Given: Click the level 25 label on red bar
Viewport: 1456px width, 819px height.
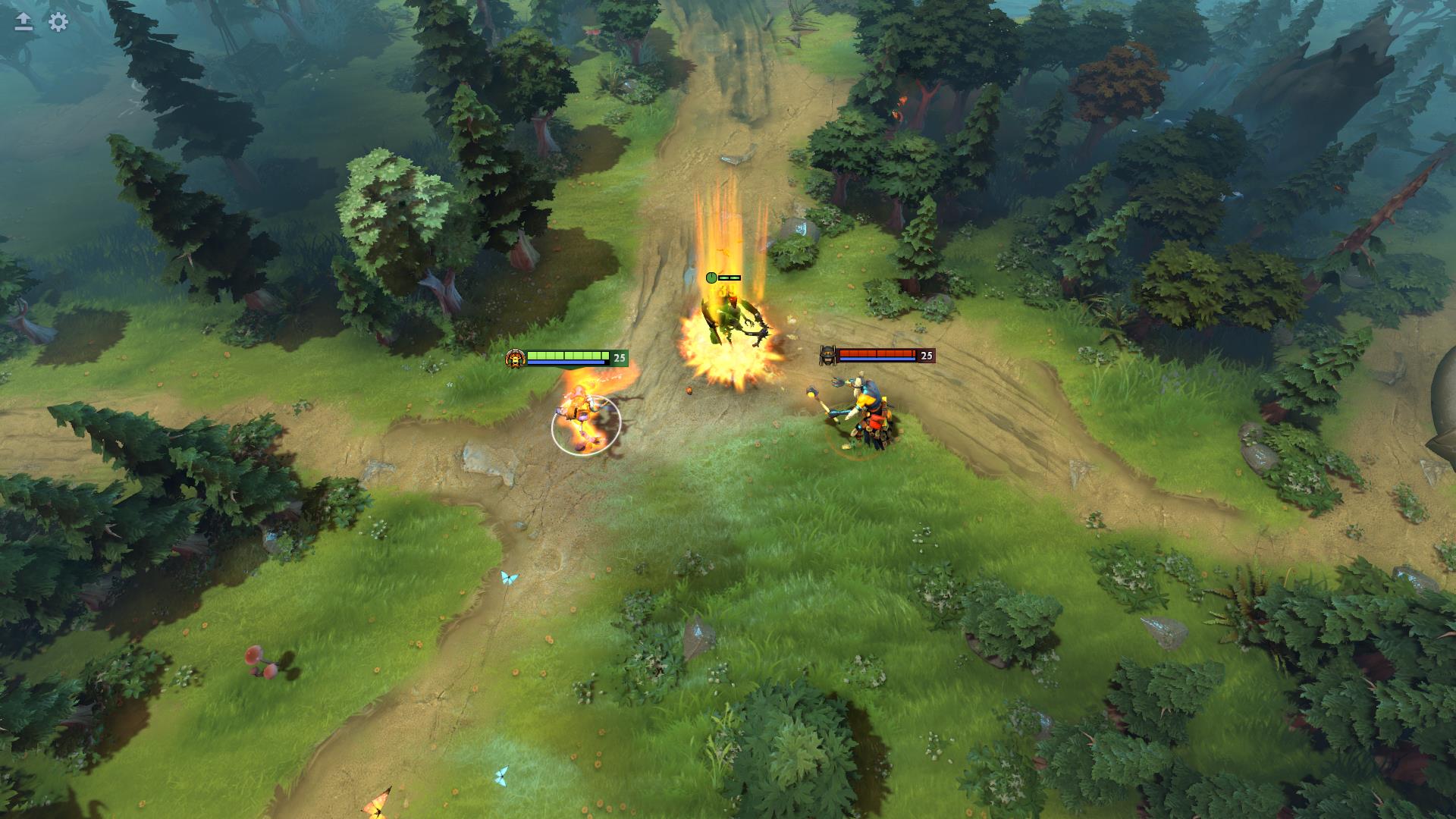Looking at the screenshot, I should coord(926,354).
